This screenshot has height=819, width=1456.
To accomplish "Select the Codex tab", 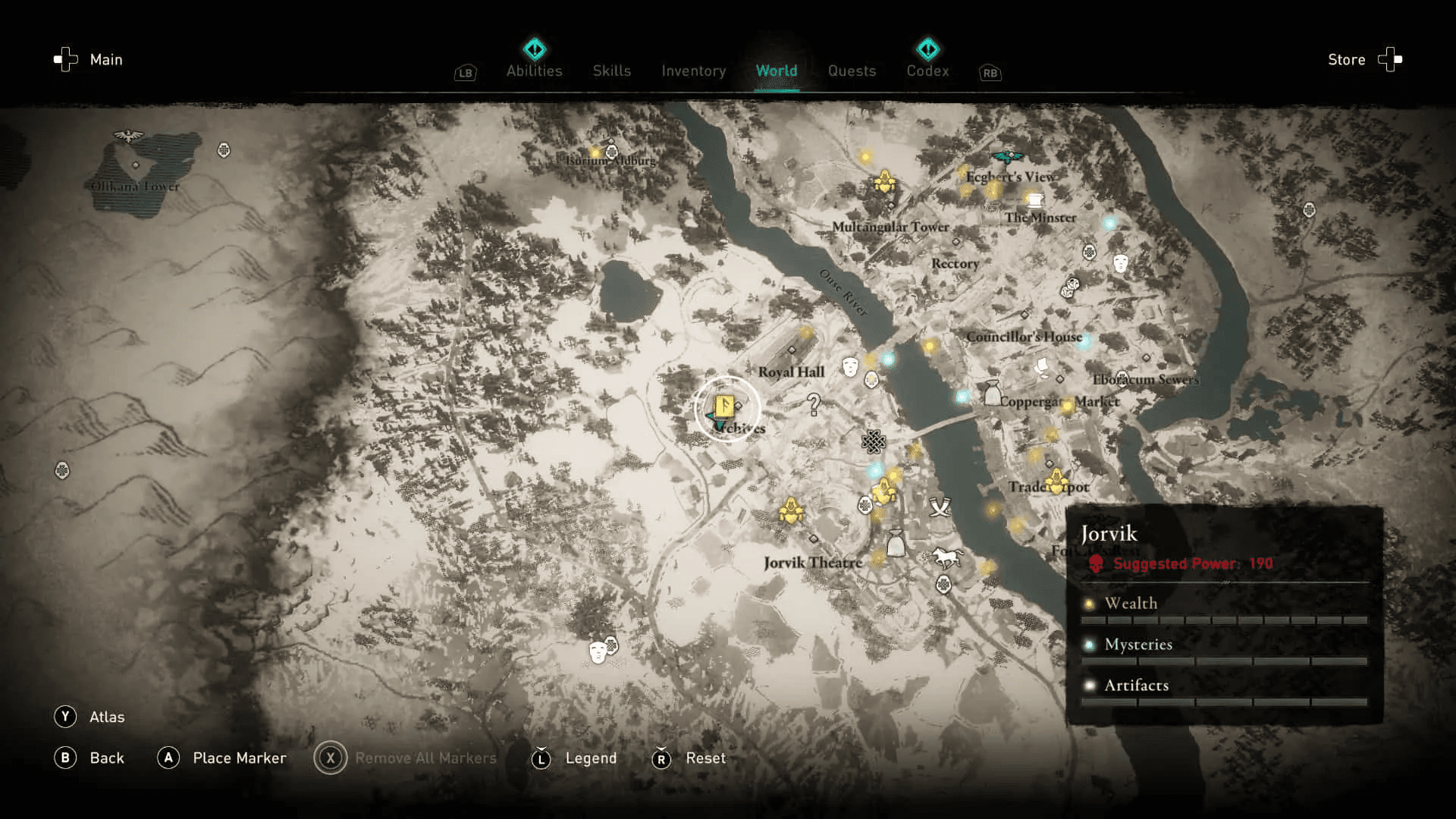I will 927,71.
